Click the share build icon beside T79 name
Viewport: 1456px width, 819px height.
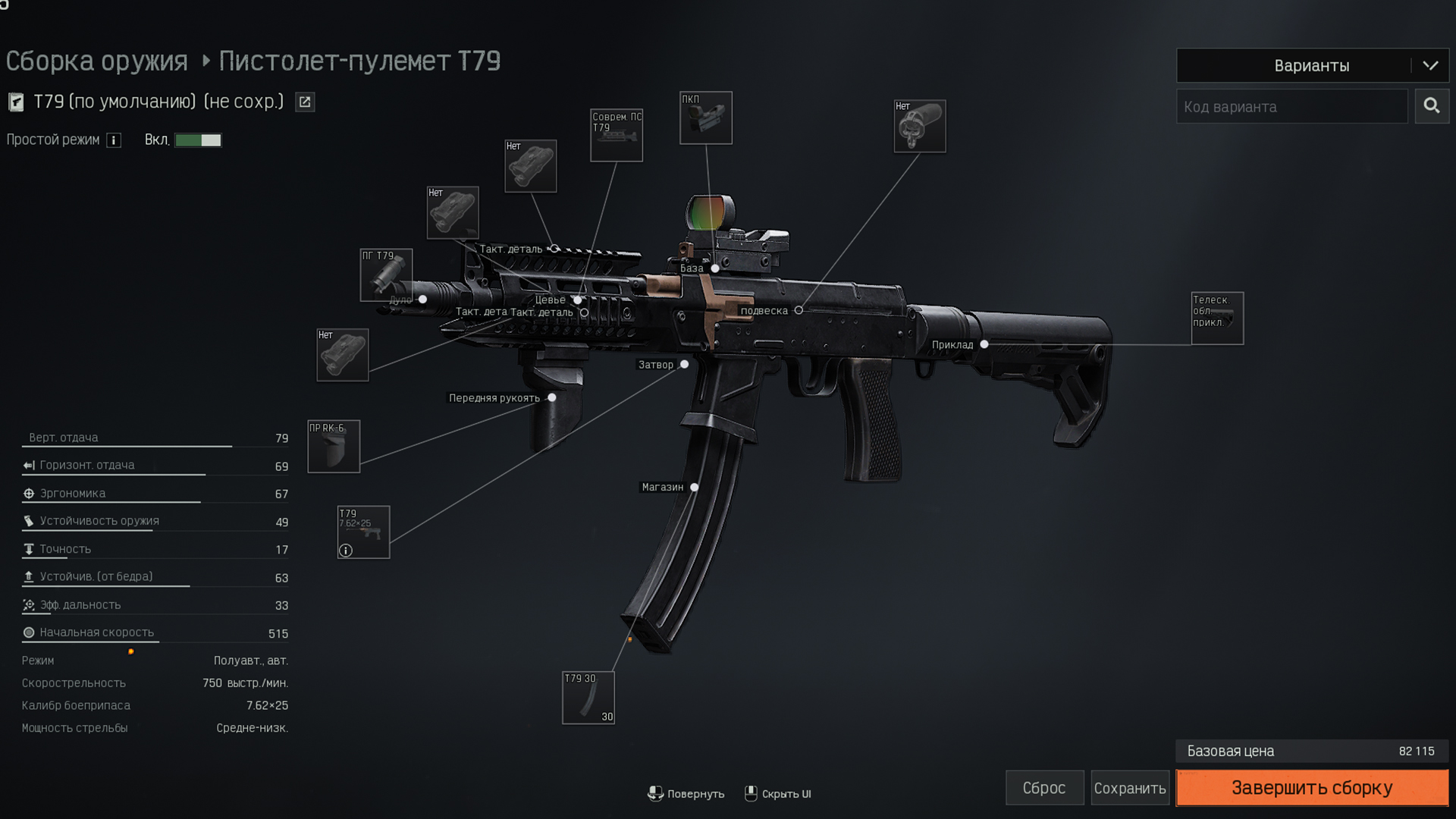point(305,102)
